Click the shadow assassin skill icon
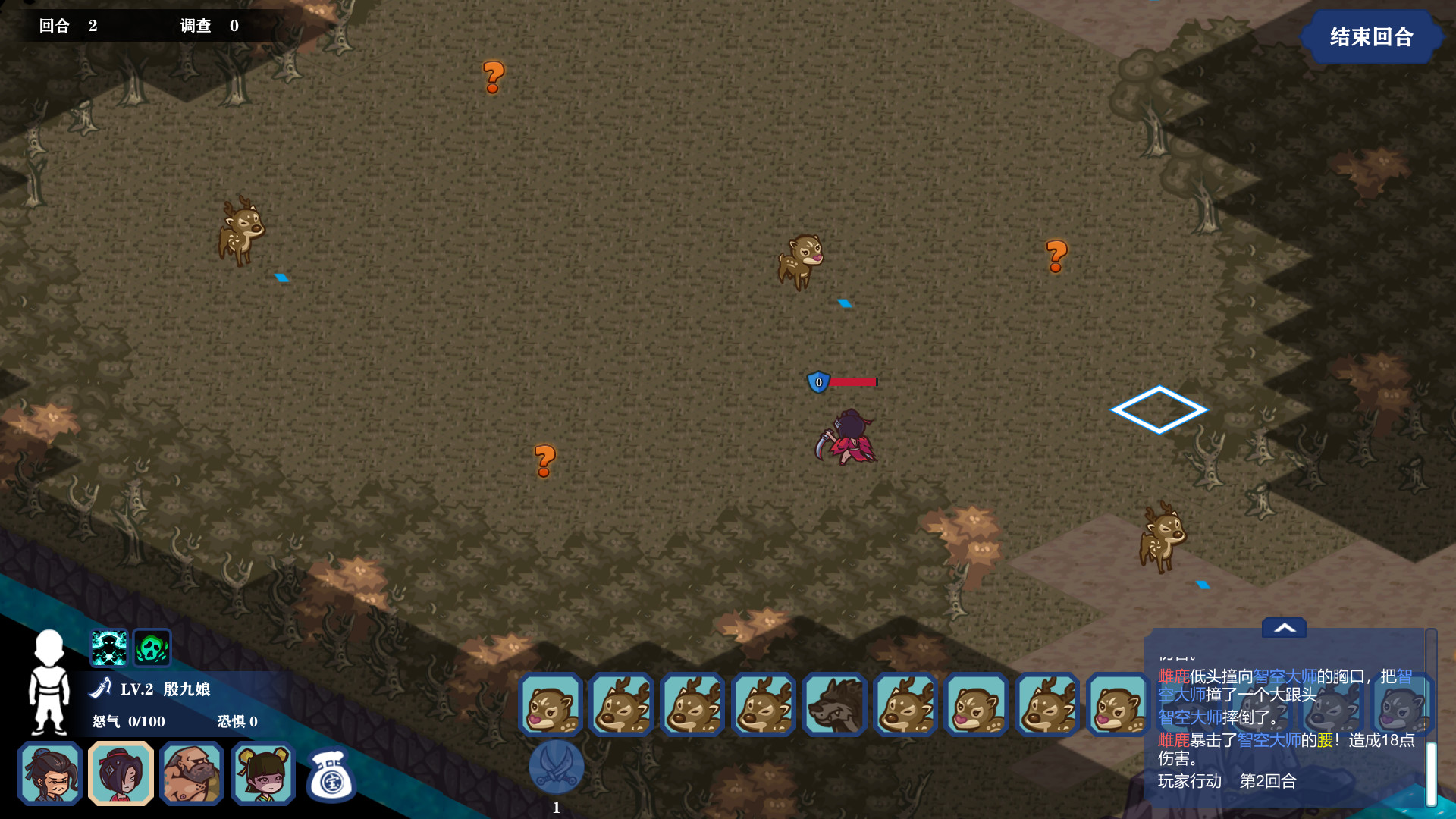1456x819 pixels. coord(108,647)
